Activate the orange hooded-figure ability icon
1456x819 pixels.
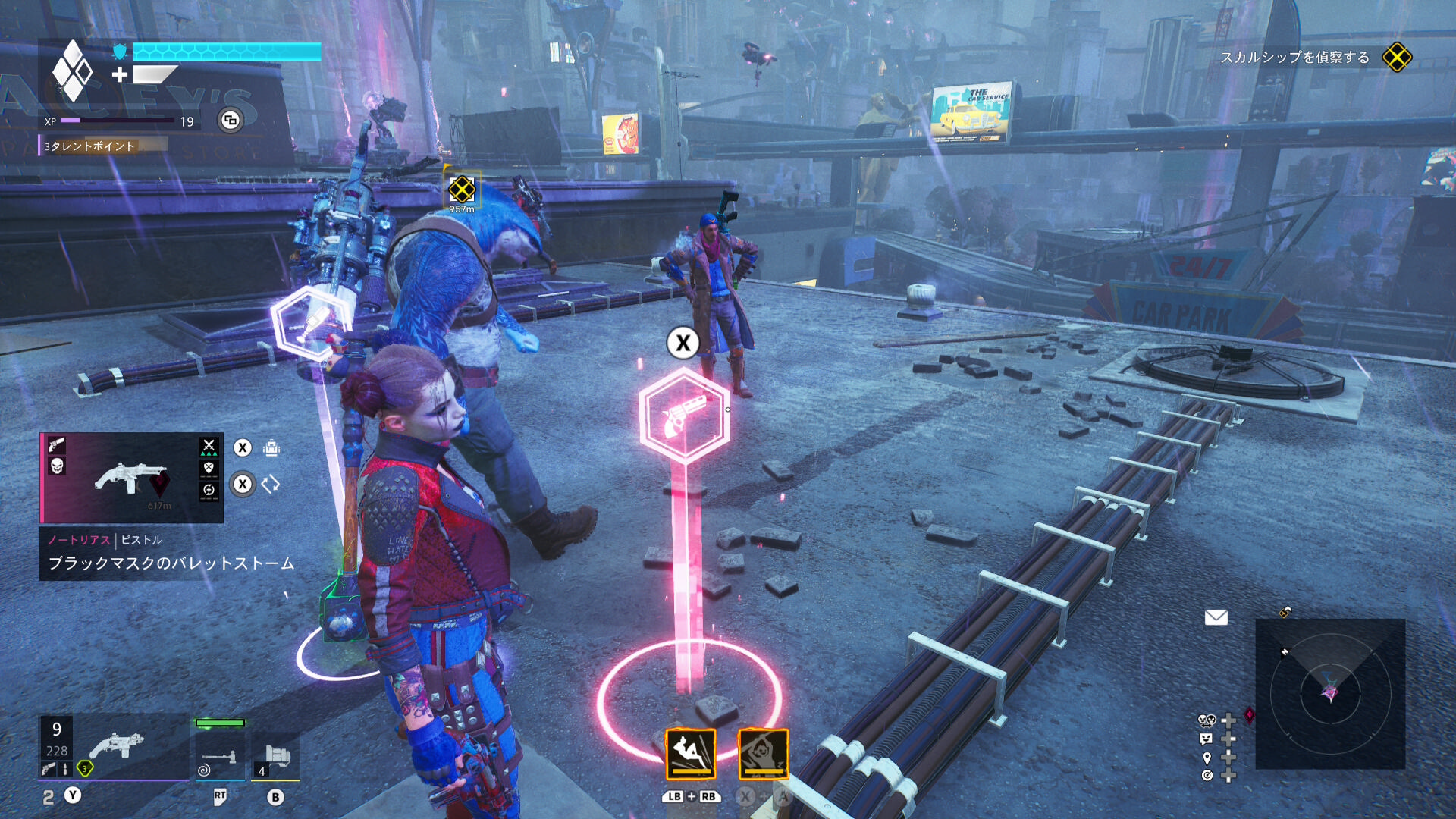tap(763, 754)
